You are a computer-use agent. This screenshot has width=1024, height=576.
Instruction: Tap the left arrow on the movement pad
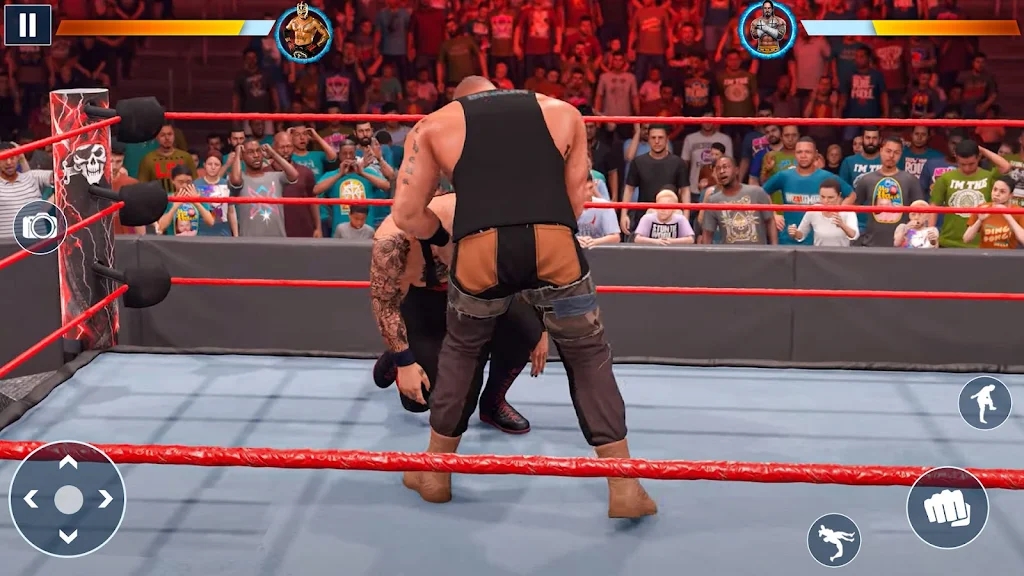[x=31, y=499]
